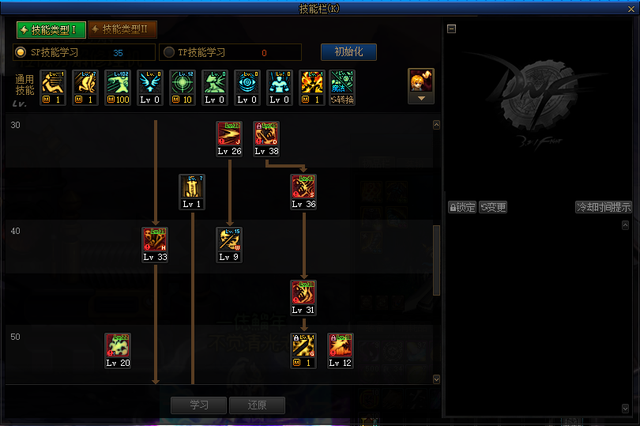Select the Lv 9 skill icon
Viewport: 640px width, 426px height.
click(229, 240)
